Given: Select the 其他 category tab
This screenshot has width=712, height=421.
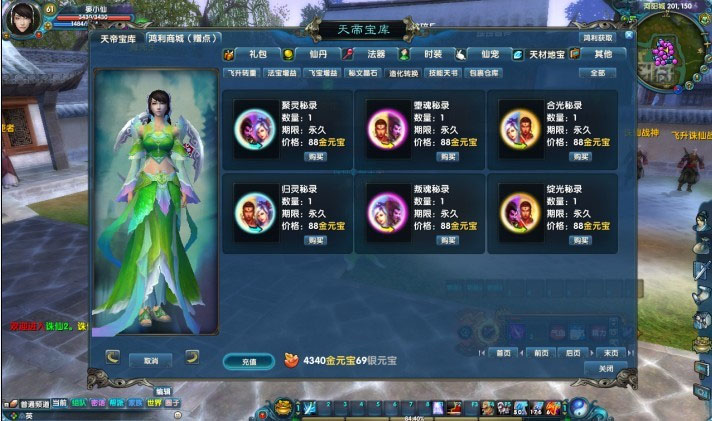Looking at the screenshot, I should click(x=603, y=54).
